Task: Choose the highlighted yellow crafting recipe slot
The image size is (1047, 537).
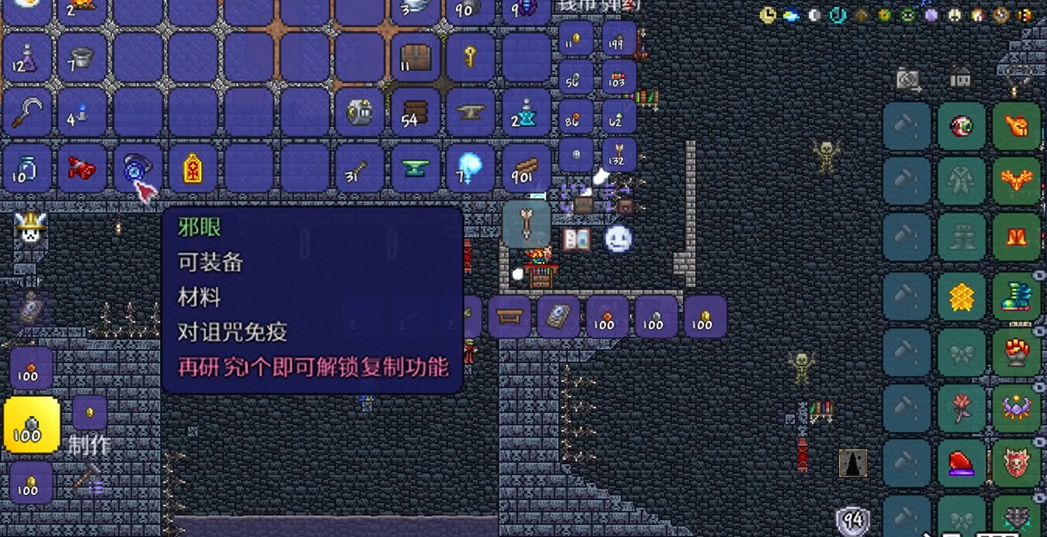Action: [x=31, y=425]
